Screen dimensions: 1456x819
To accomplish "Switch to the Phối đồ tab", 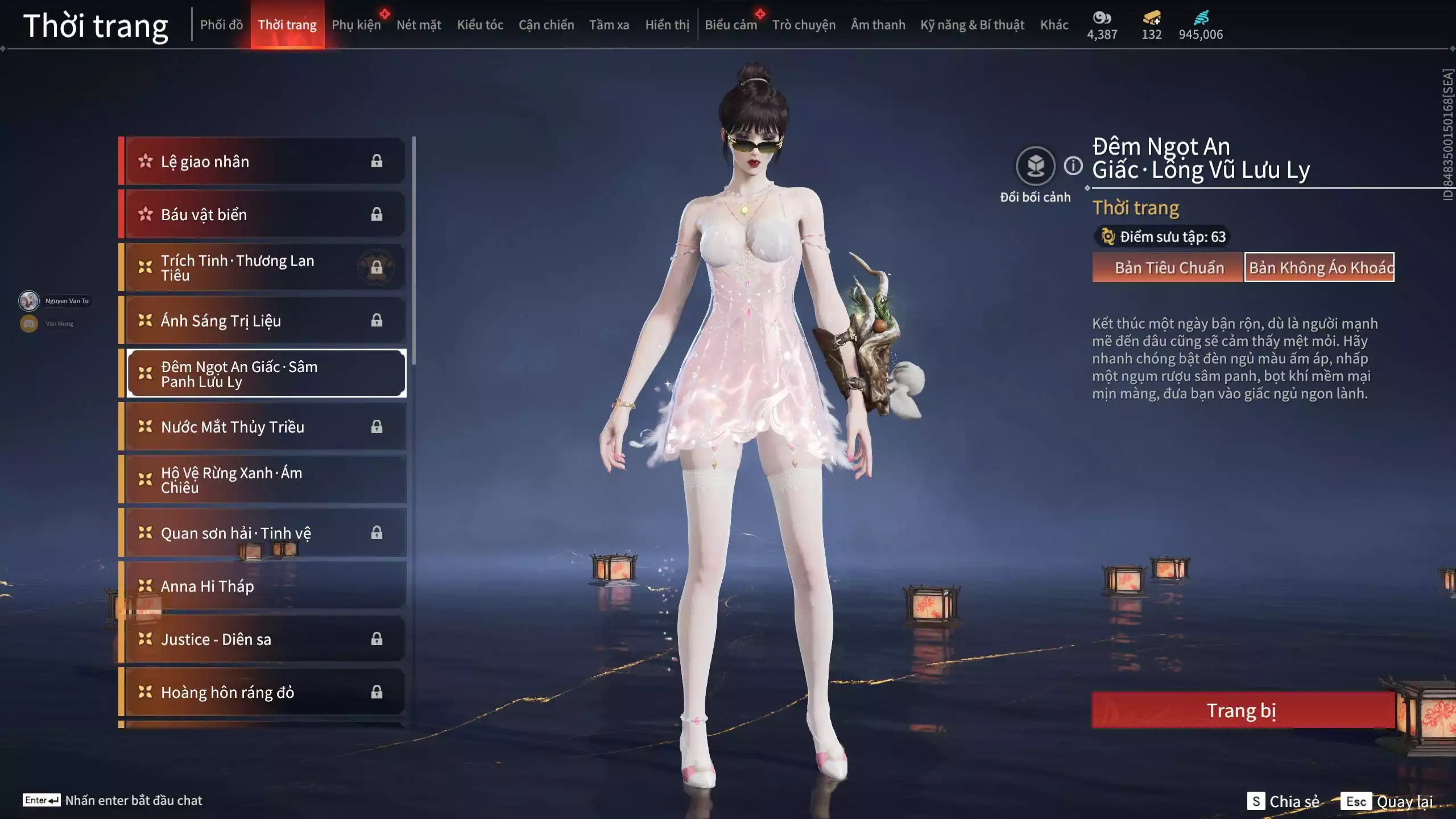I will (221, 25).
